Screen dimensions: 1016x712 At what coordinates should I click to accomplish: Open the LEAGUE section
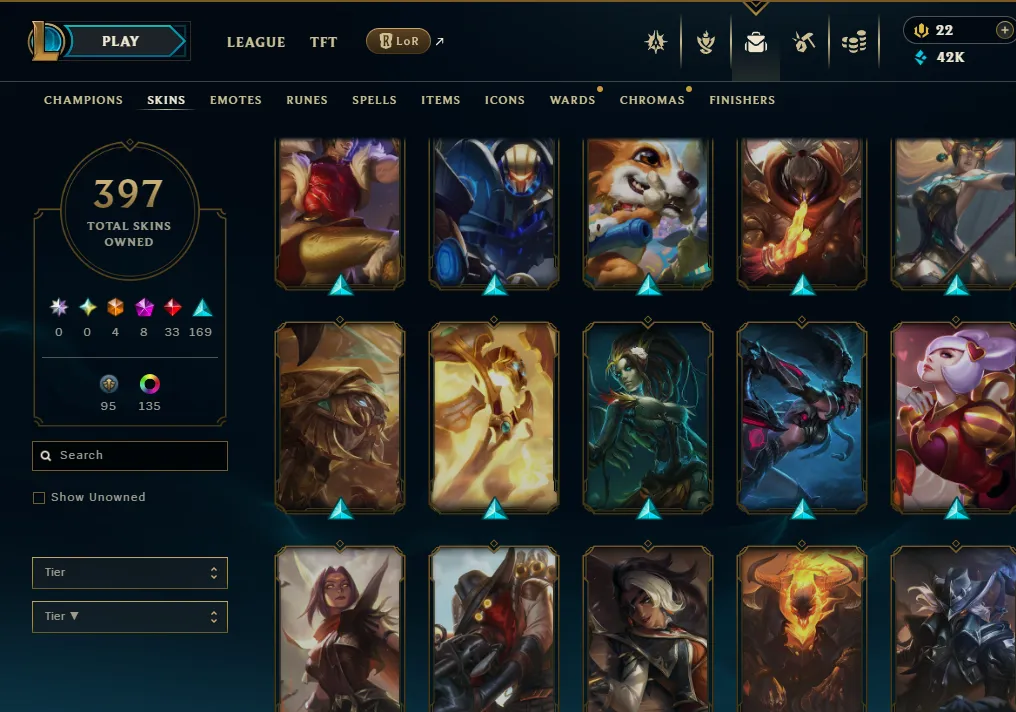point(256,42)
